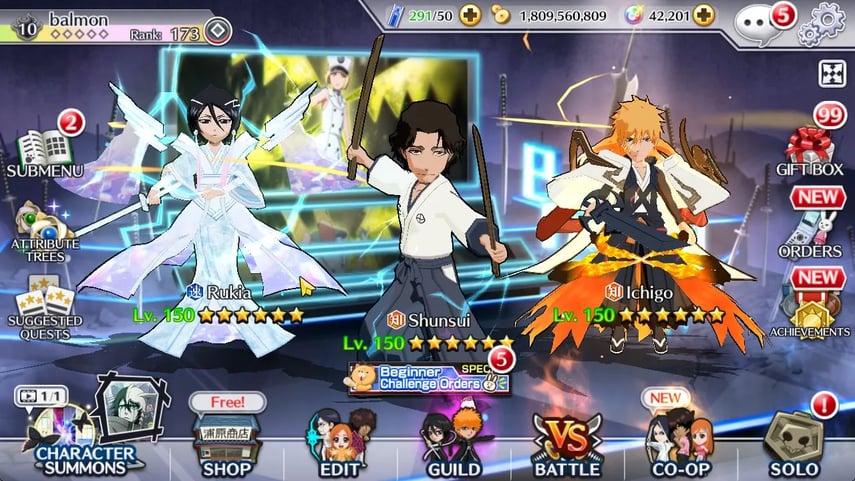The width and height of the screenshot is (855, 481).
Task: Open the Gift Box
Action: [813, 151]
